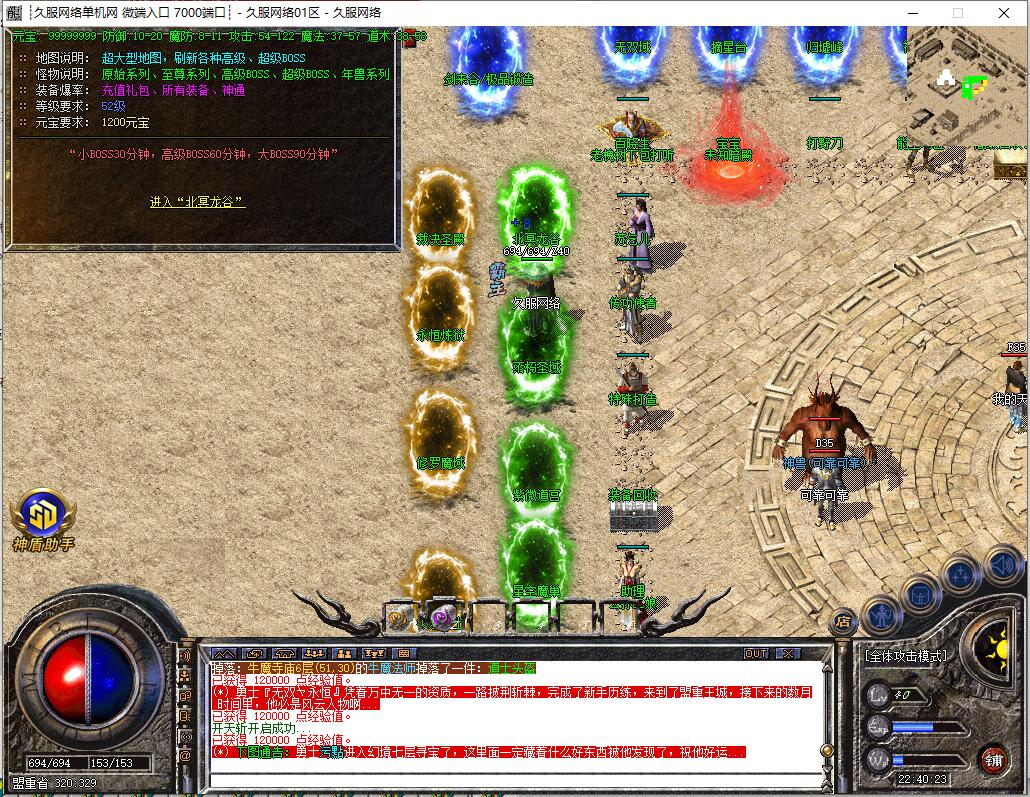
Task: Use the purple orb item in the hotbar
Action: [443, 615]
